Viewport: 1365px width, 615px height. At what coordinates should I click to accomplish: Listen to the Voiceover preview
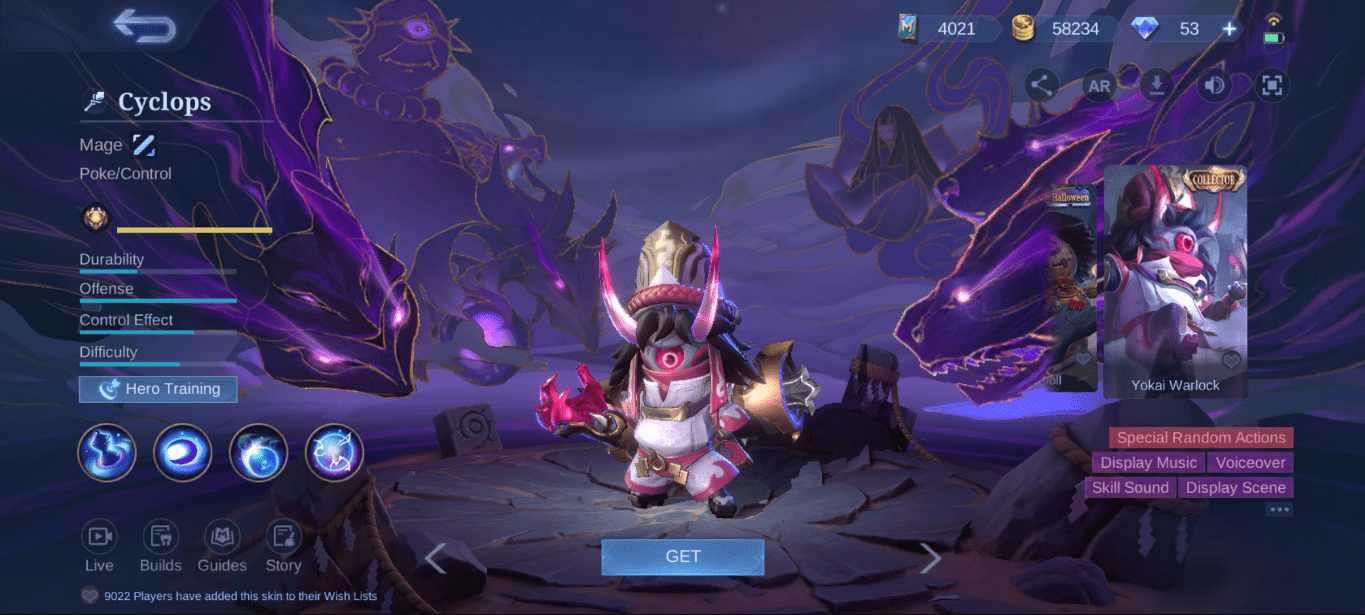(1250, 463)
